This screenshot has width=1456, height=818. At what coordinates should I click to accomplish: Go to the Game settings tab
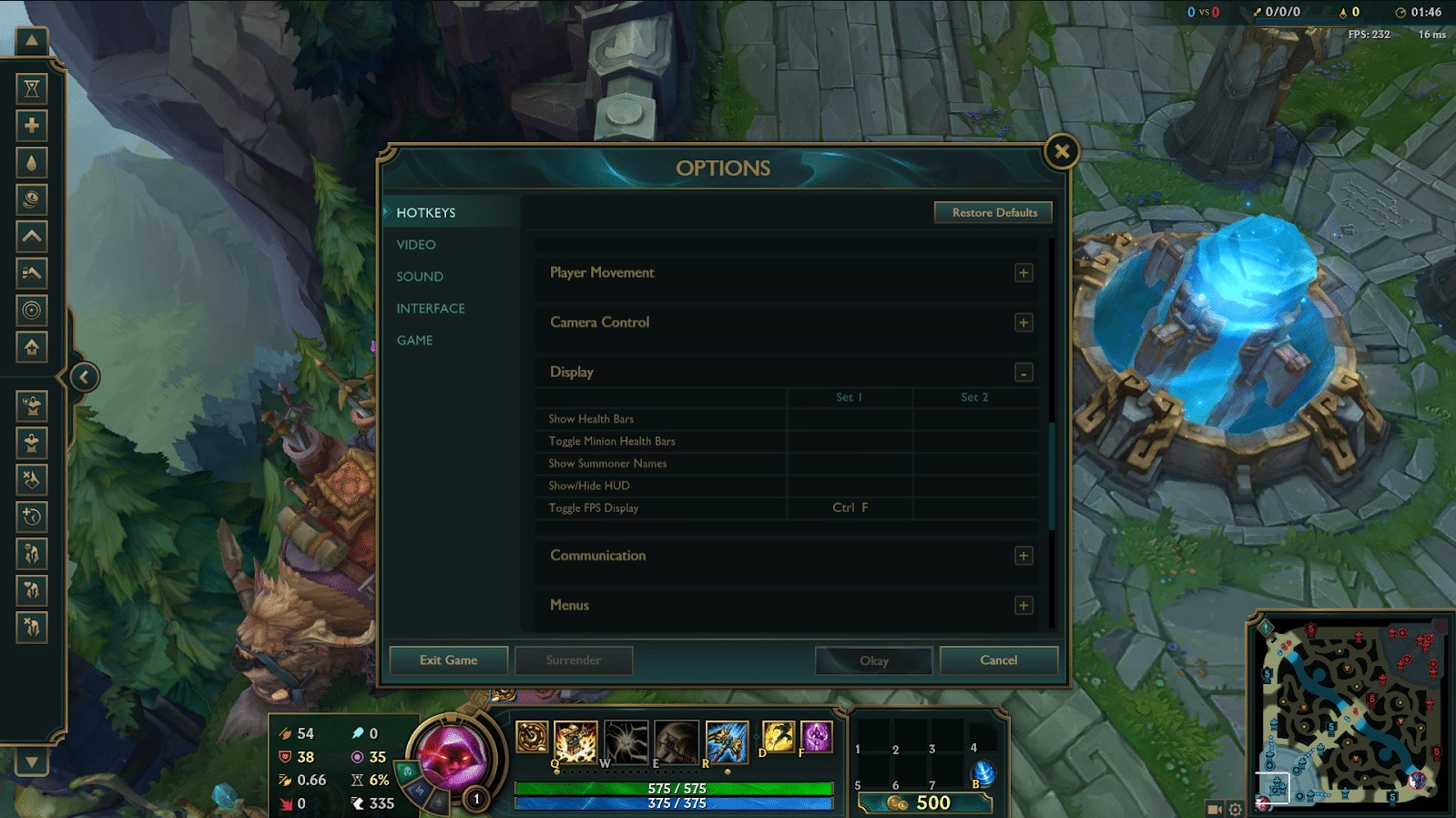[x=414, y=340]
